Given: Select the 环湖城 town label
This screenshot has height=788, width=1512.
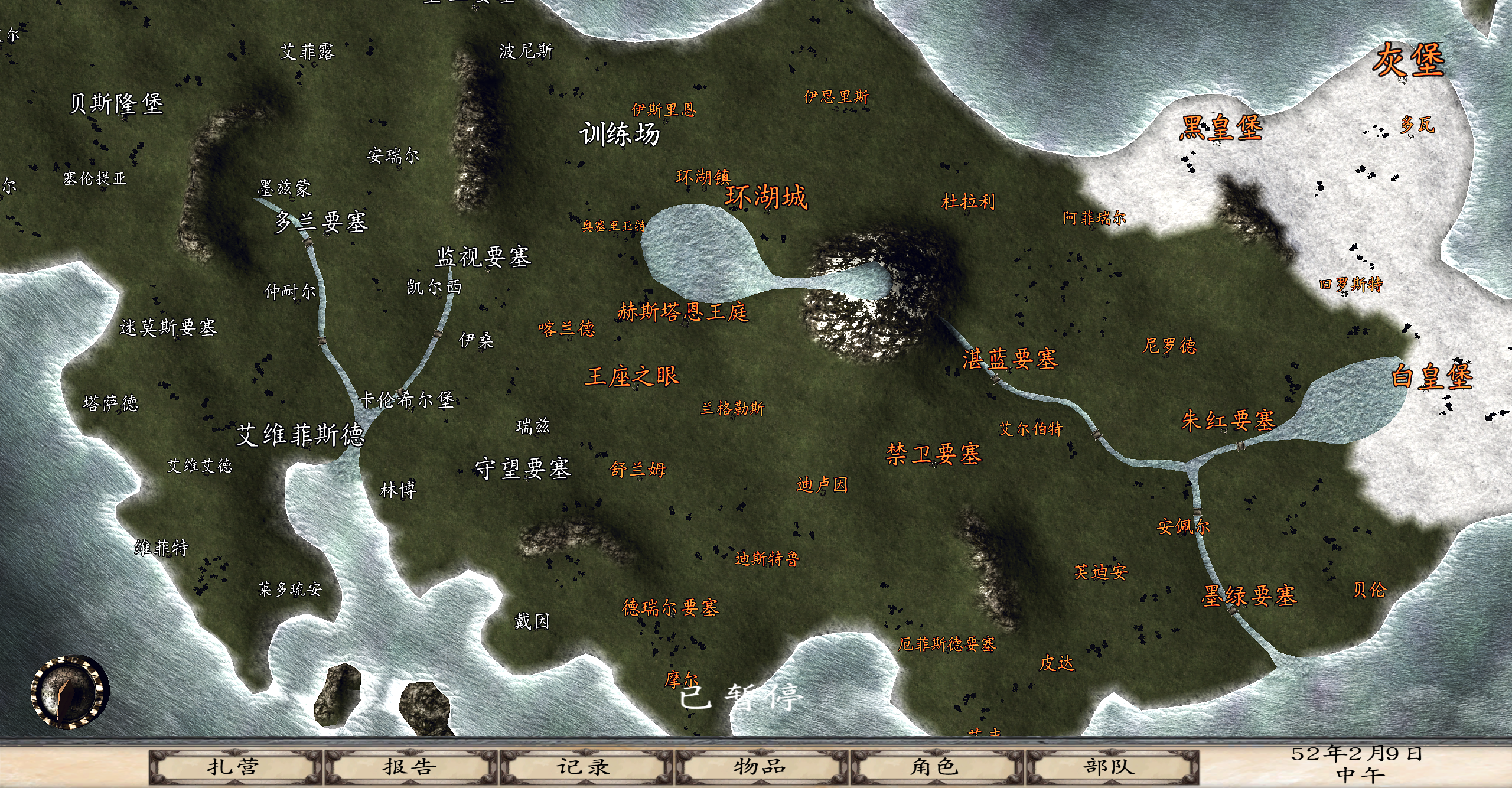Looking at the screenshot, I should [766, 197].
